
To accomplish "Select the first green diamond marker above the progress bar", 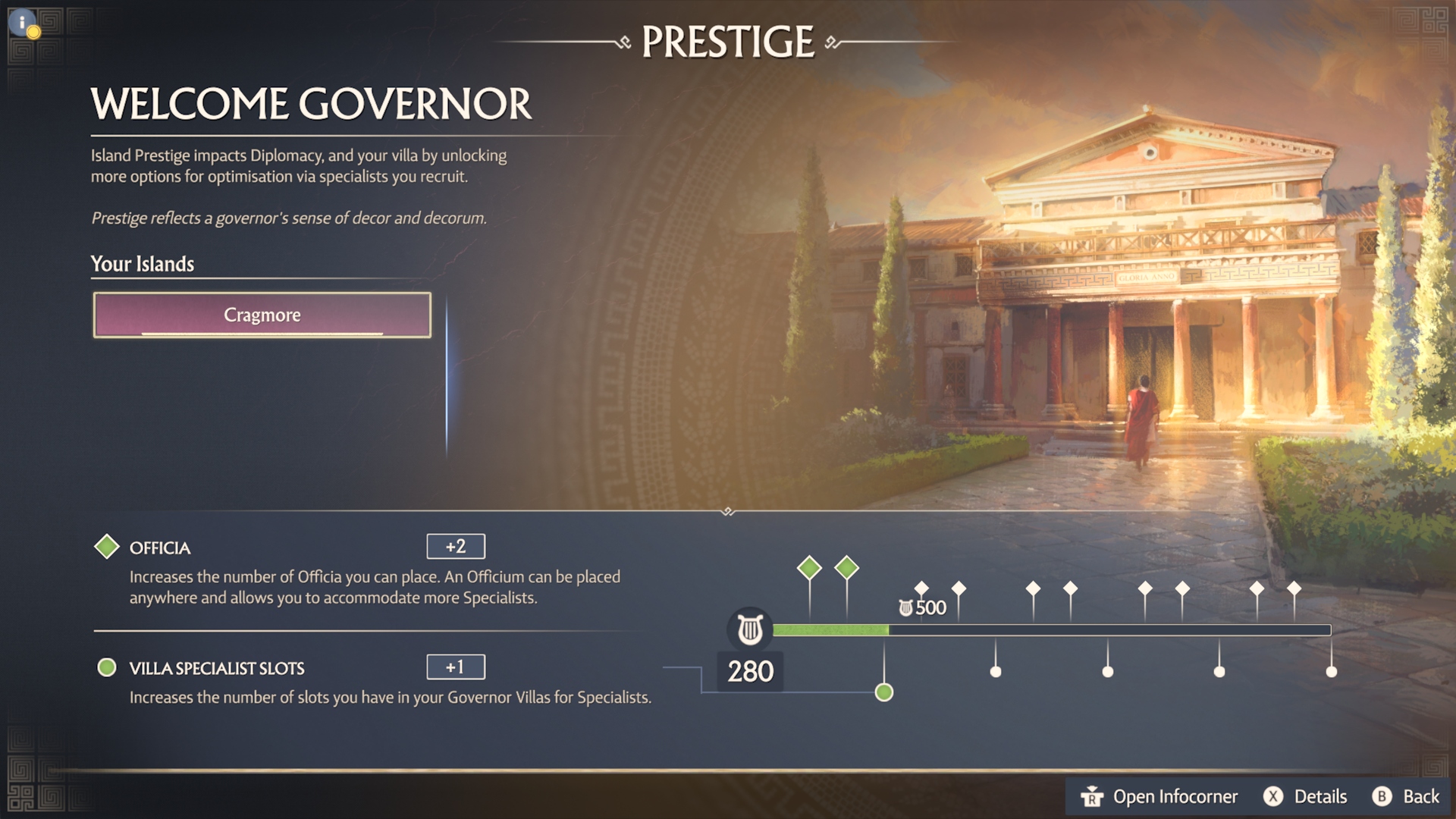I will tap(808, 567).
